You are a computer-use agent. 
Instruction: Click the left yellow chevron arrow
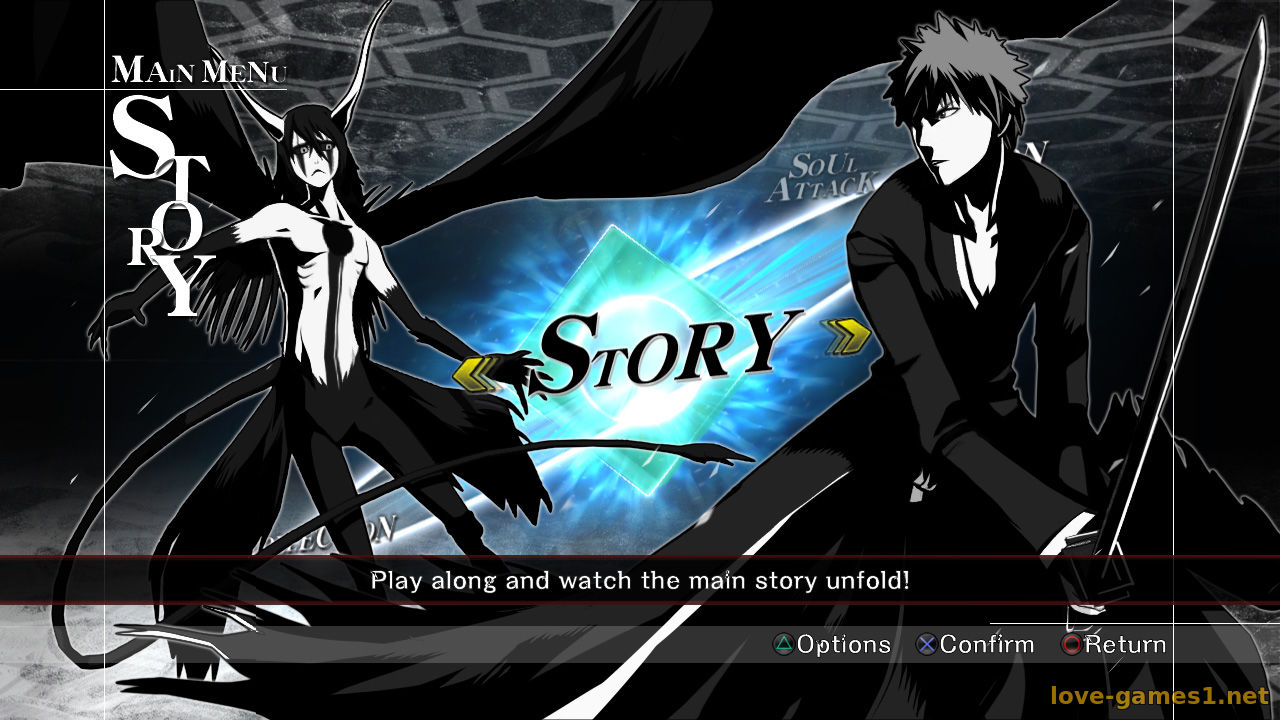[478, 372]
